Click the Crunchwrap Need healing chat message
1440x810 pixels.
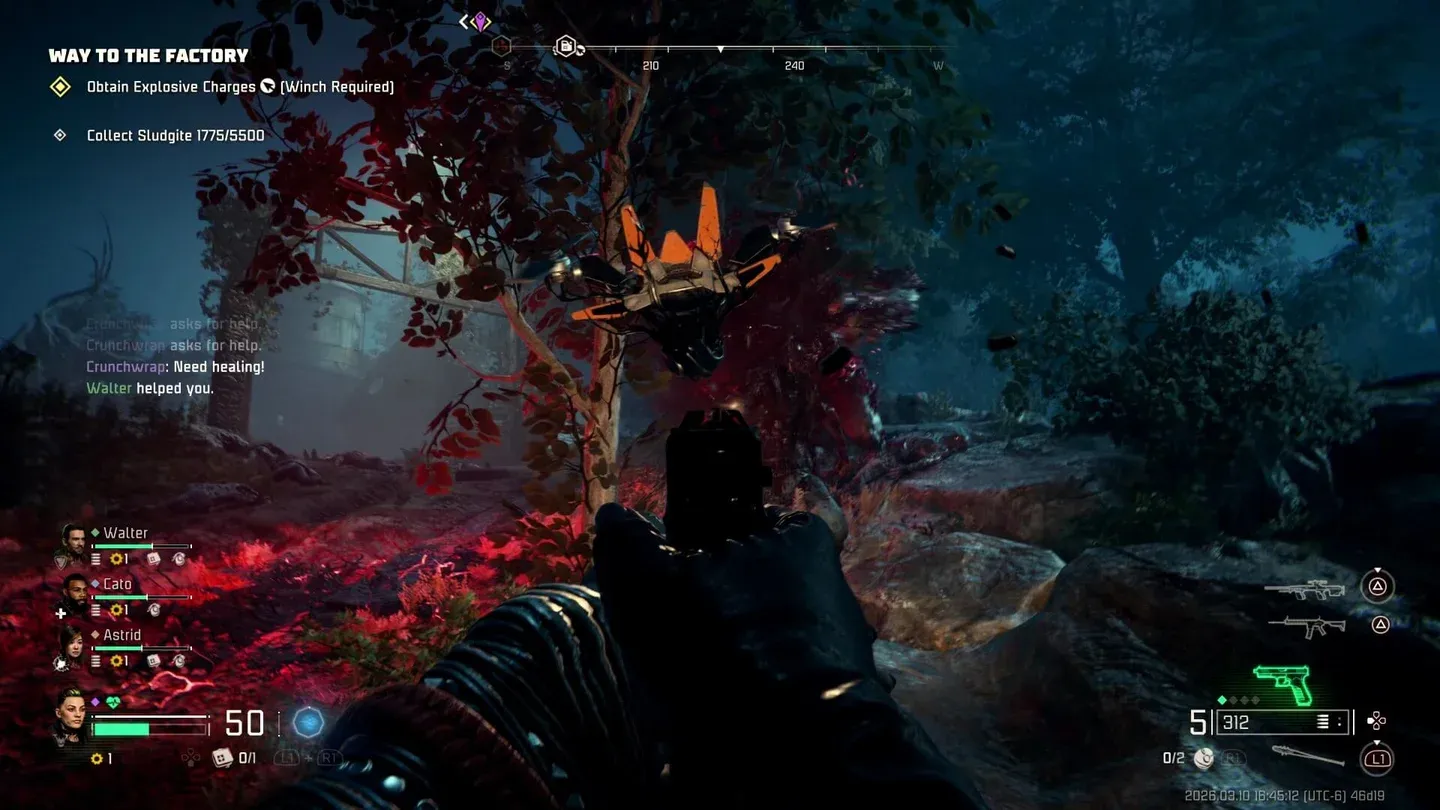pyautogui.click(x=175, y=367)
